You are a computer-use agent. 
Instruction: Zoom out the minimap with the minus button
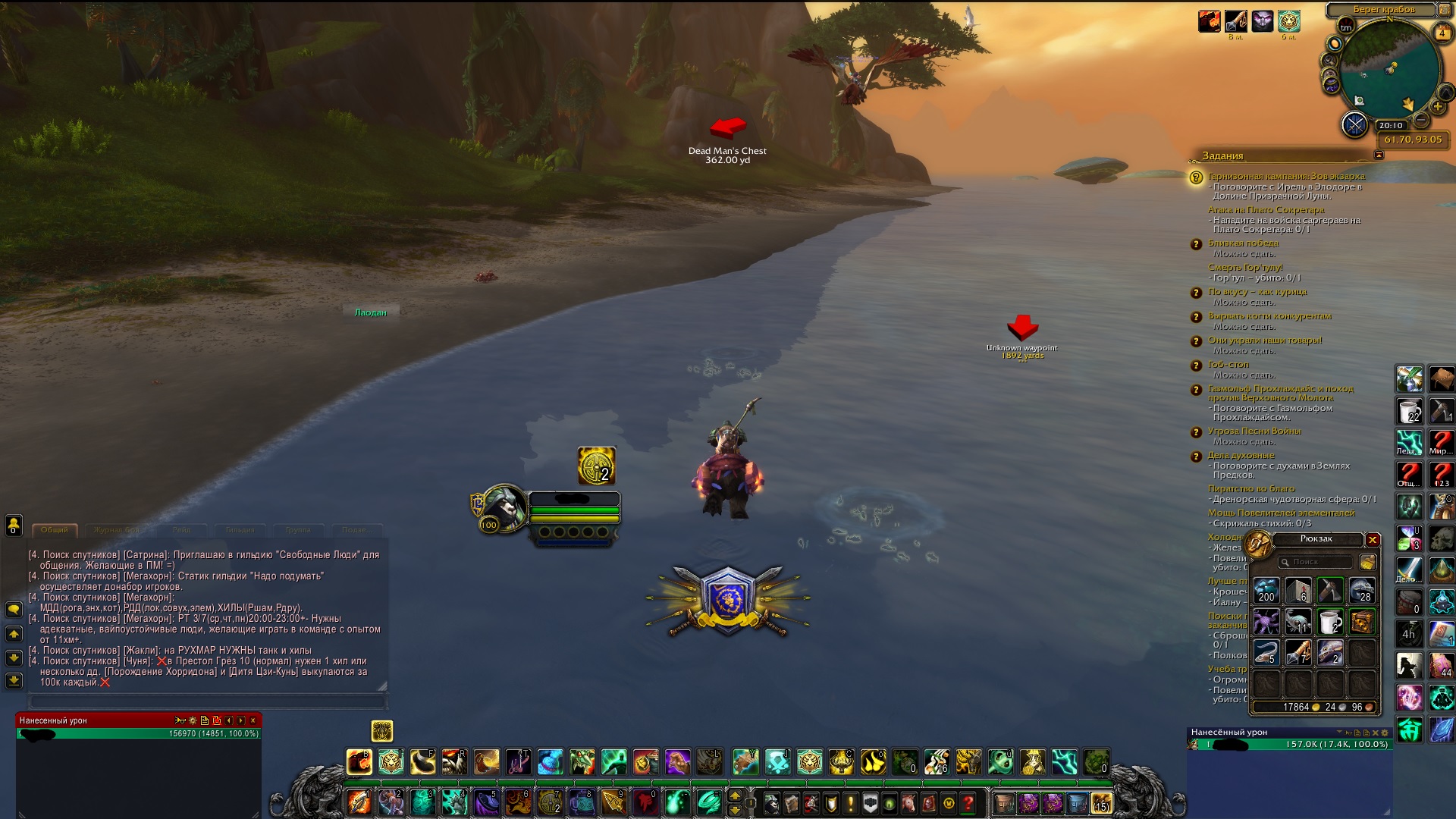pos(1422,120)
